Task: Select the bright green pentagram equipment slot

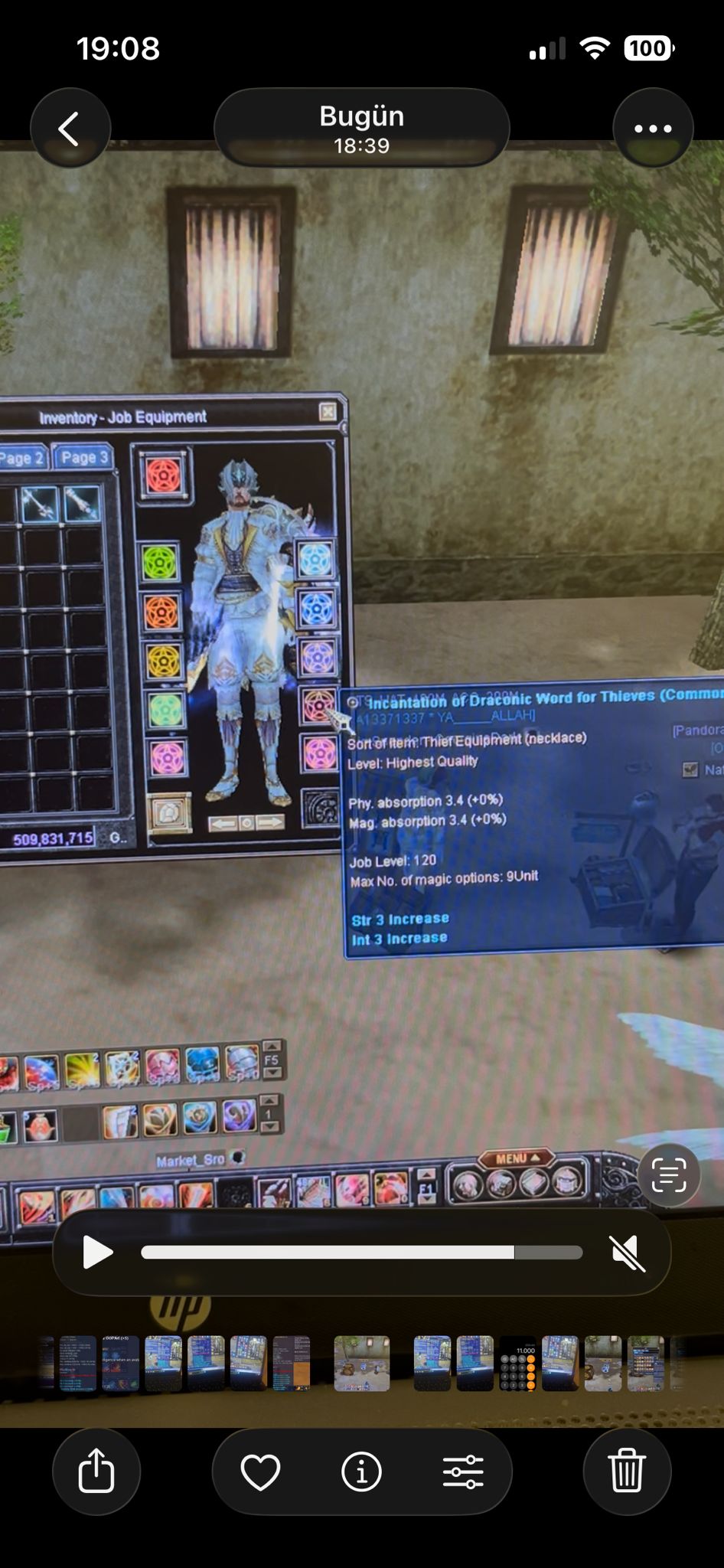Action: pos(161,563)
